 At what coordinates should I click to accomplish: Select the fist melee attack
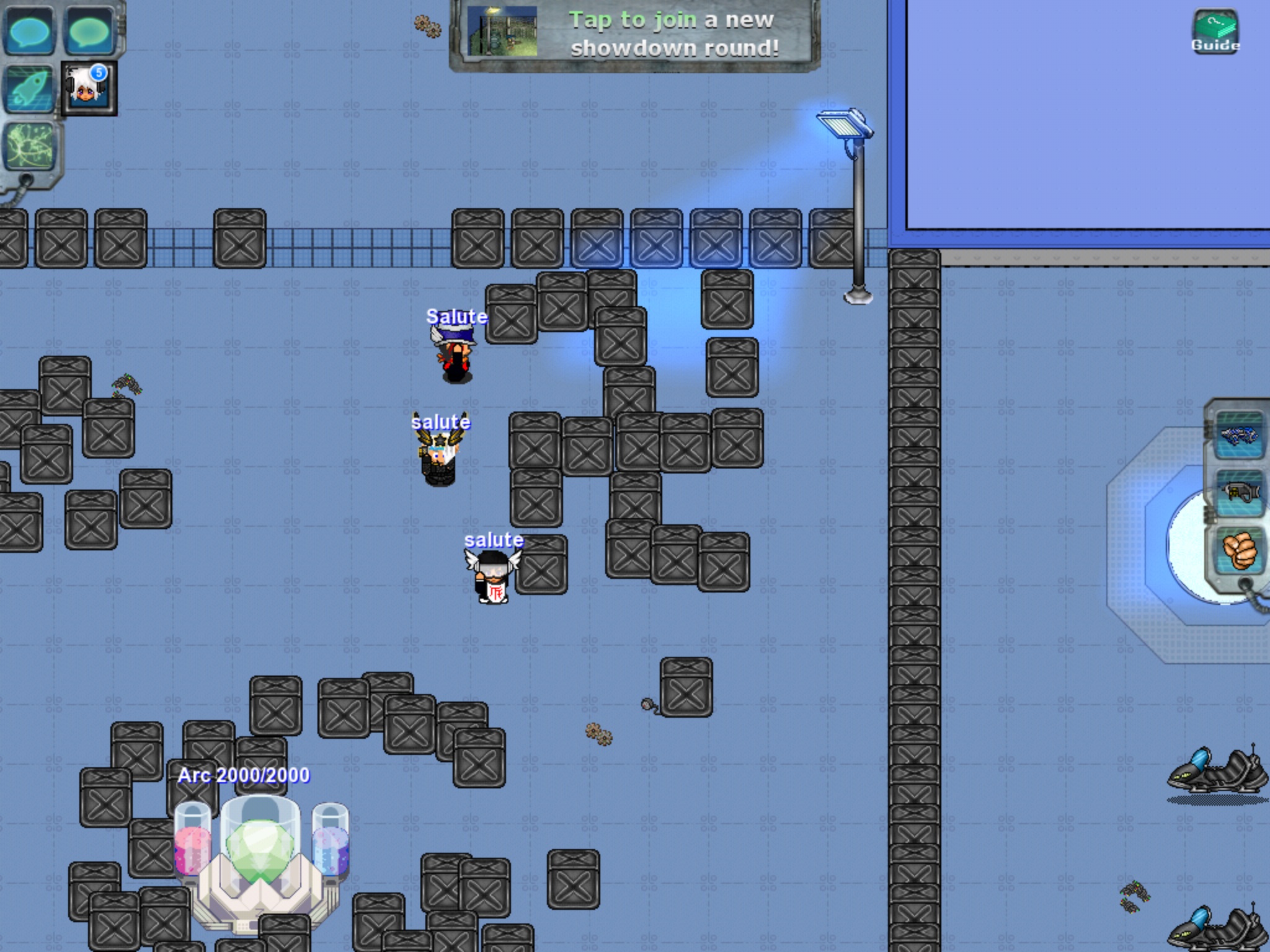click(x=1239, y=551)
